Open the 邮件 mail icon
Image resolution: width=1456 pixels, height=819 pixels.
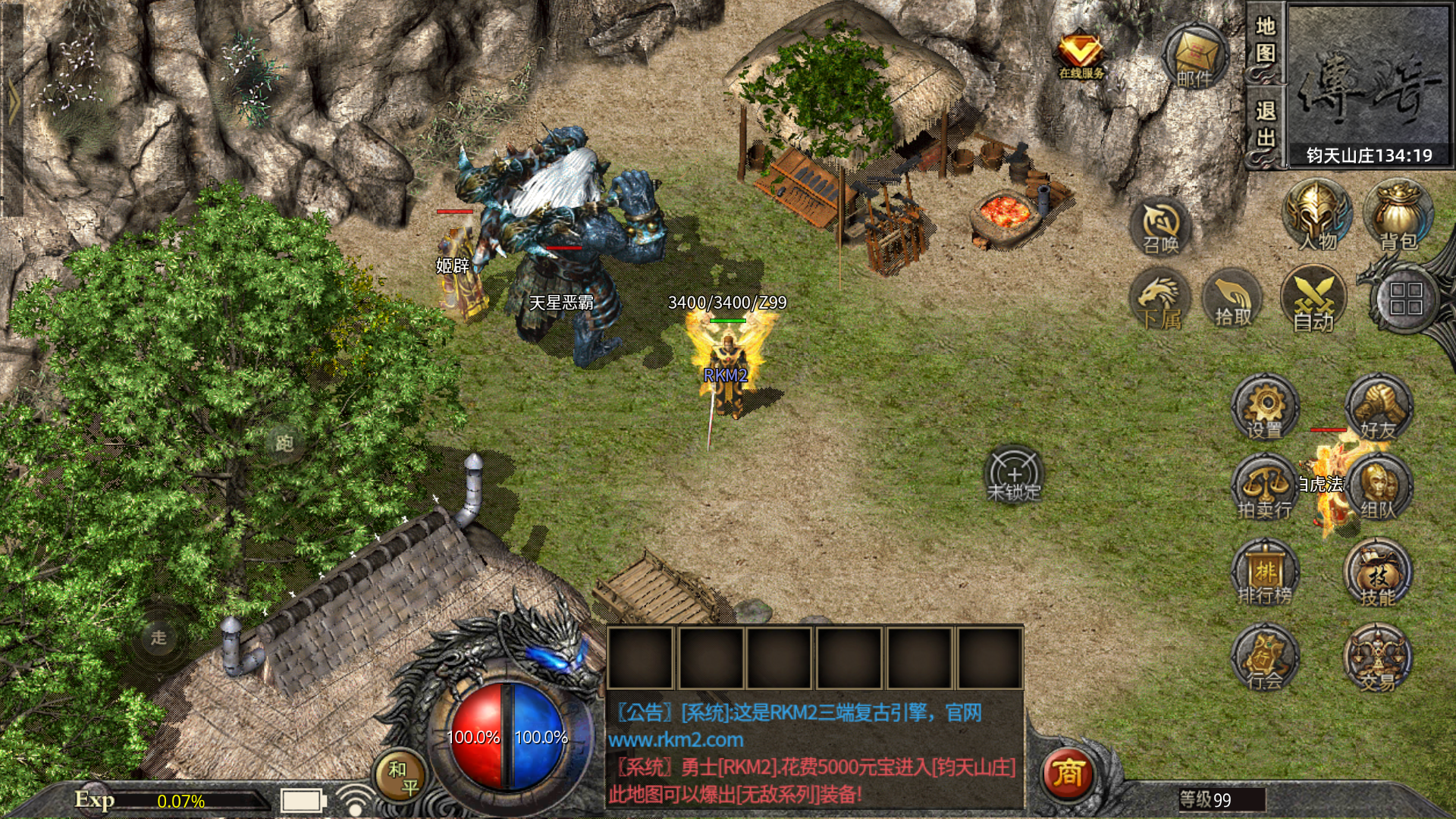(1195, 58)
